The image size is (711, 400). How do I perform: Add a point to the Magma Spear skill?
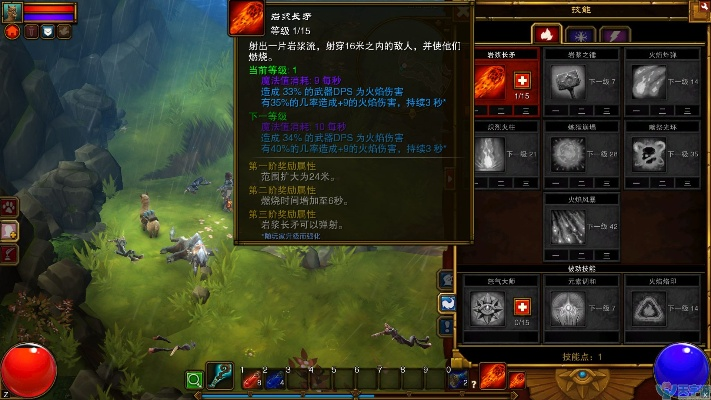tap(521, 80)
